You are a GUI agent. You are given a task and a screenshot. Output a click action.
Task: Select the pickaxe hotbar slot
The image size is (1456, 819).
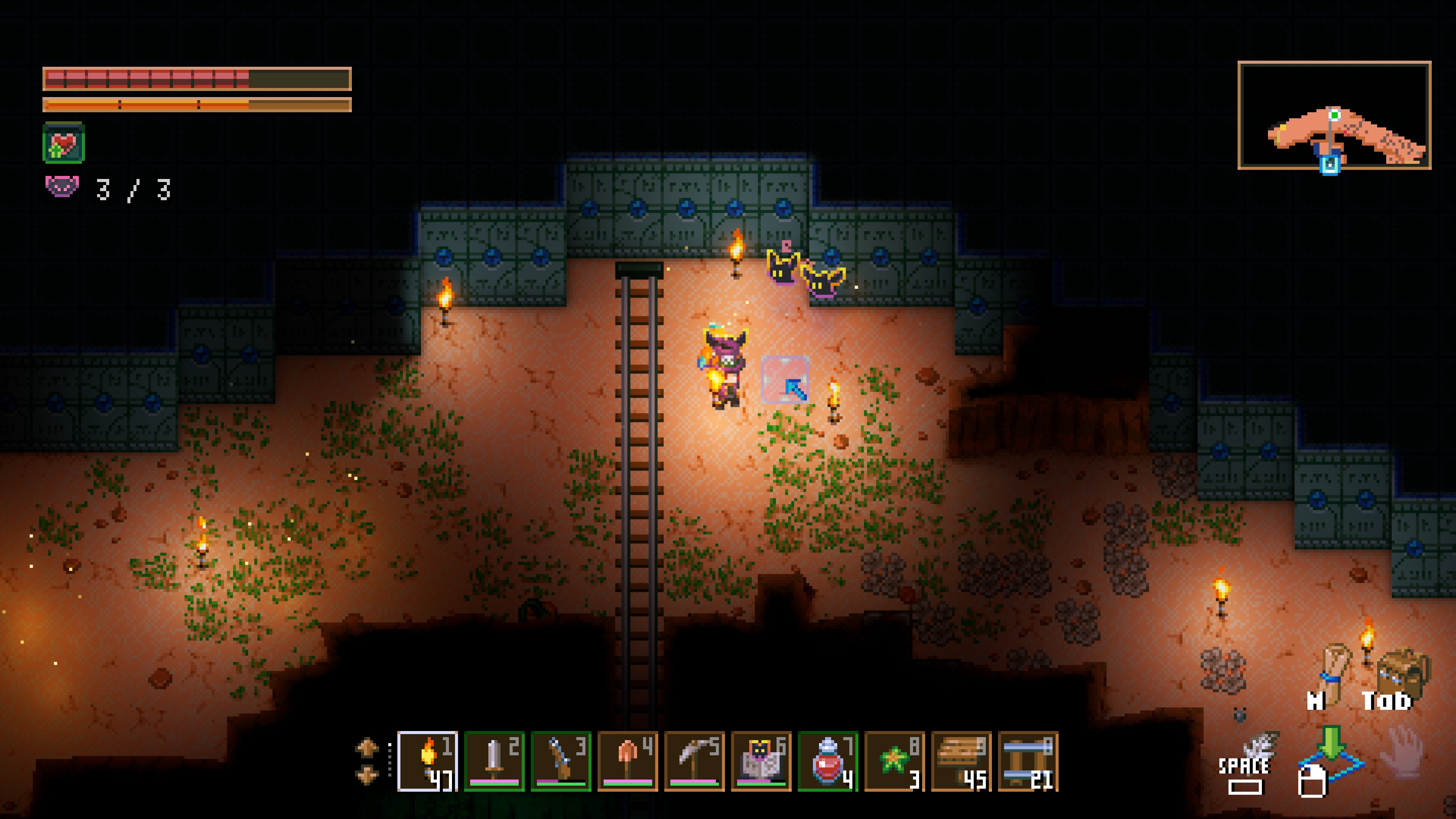tap(694, 761)
